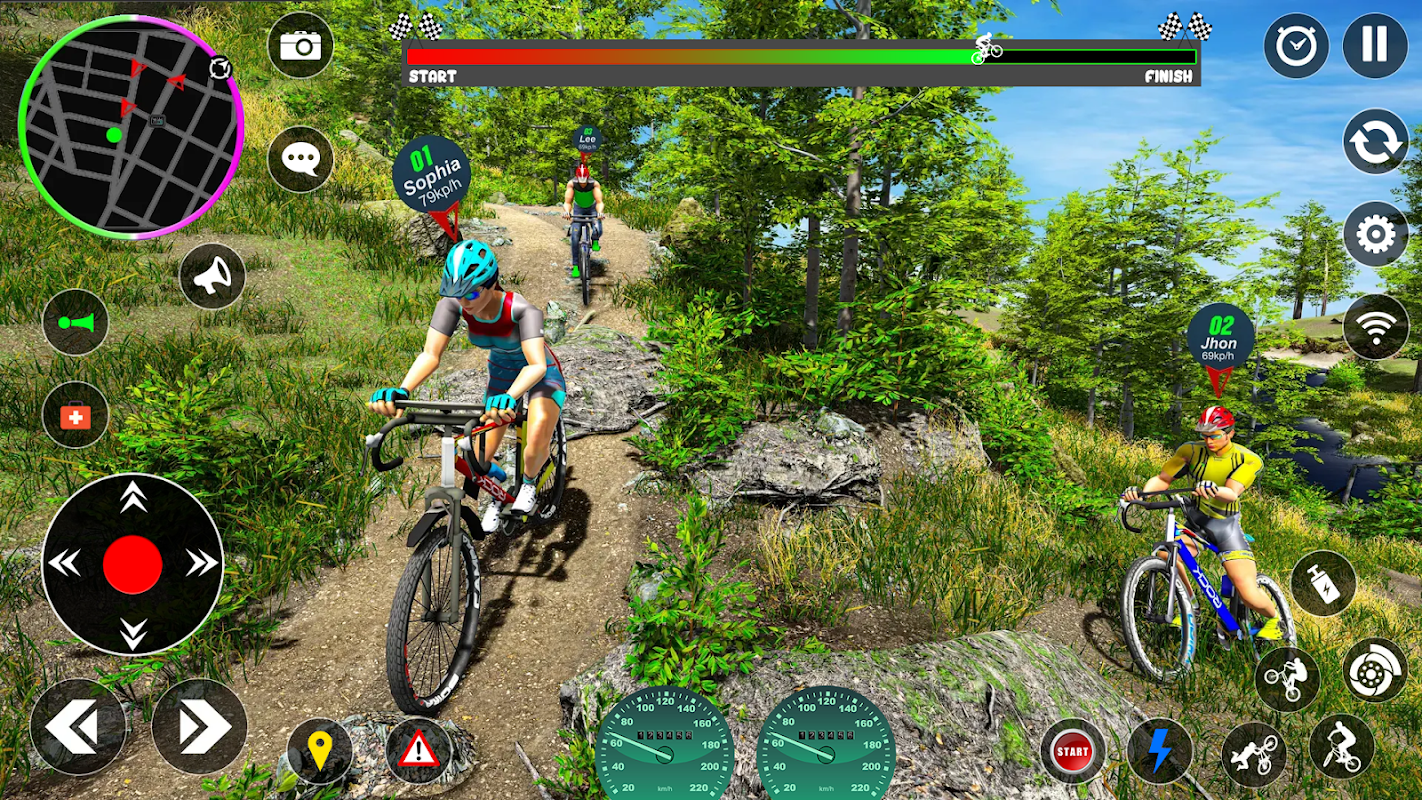This screenshot has height=800, width=1422.
Task: Activate the blue lightning boost
Action: pos(1160,750)
